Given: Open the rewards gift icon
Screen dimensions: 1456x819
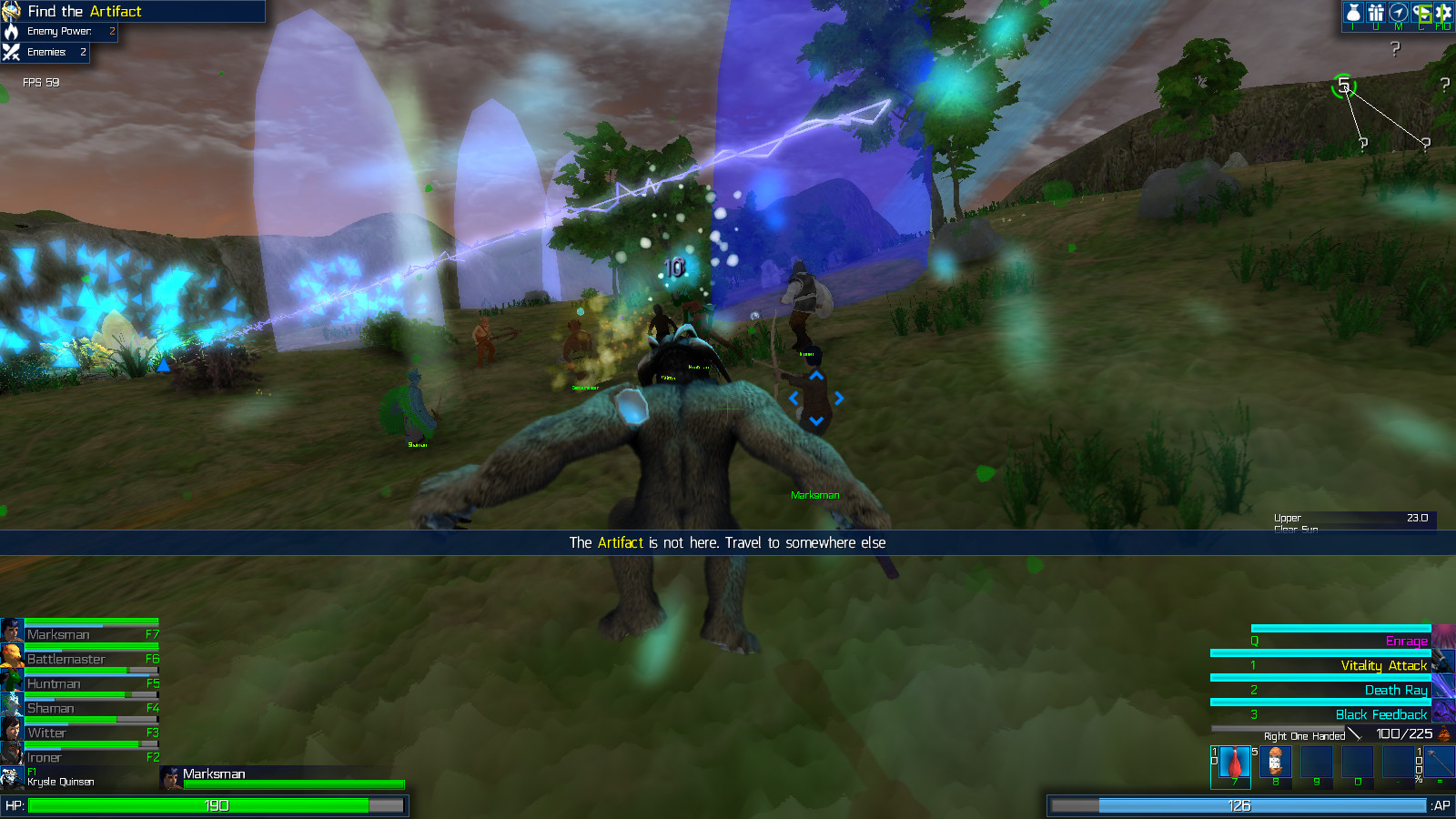Looking at the screenshot, I should (x=1376, y=14).
